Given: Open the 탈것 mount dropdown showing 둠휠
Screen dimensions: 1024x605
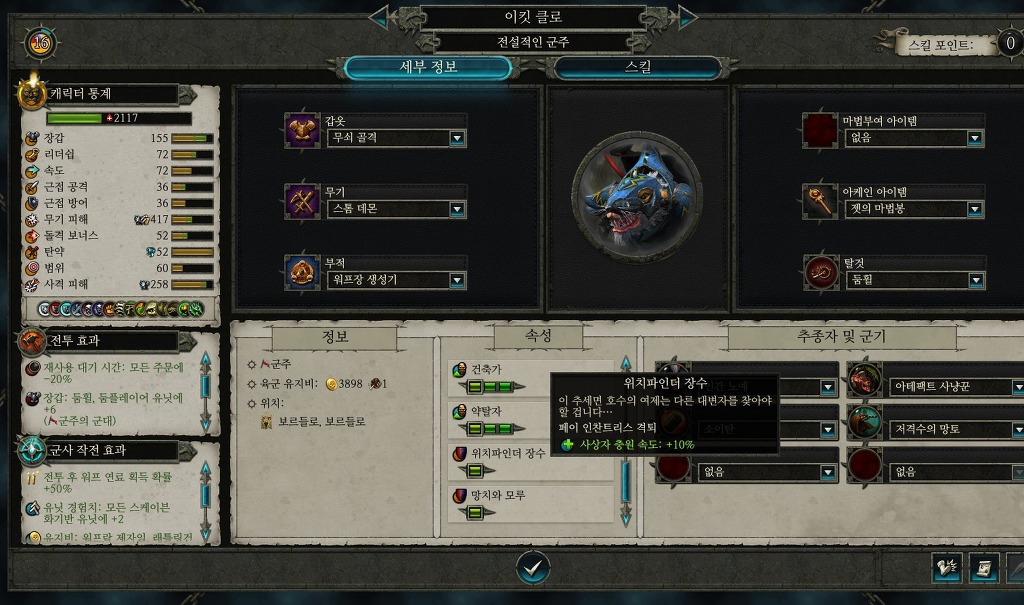Looking at the screenshot, I should pos(974,280).
